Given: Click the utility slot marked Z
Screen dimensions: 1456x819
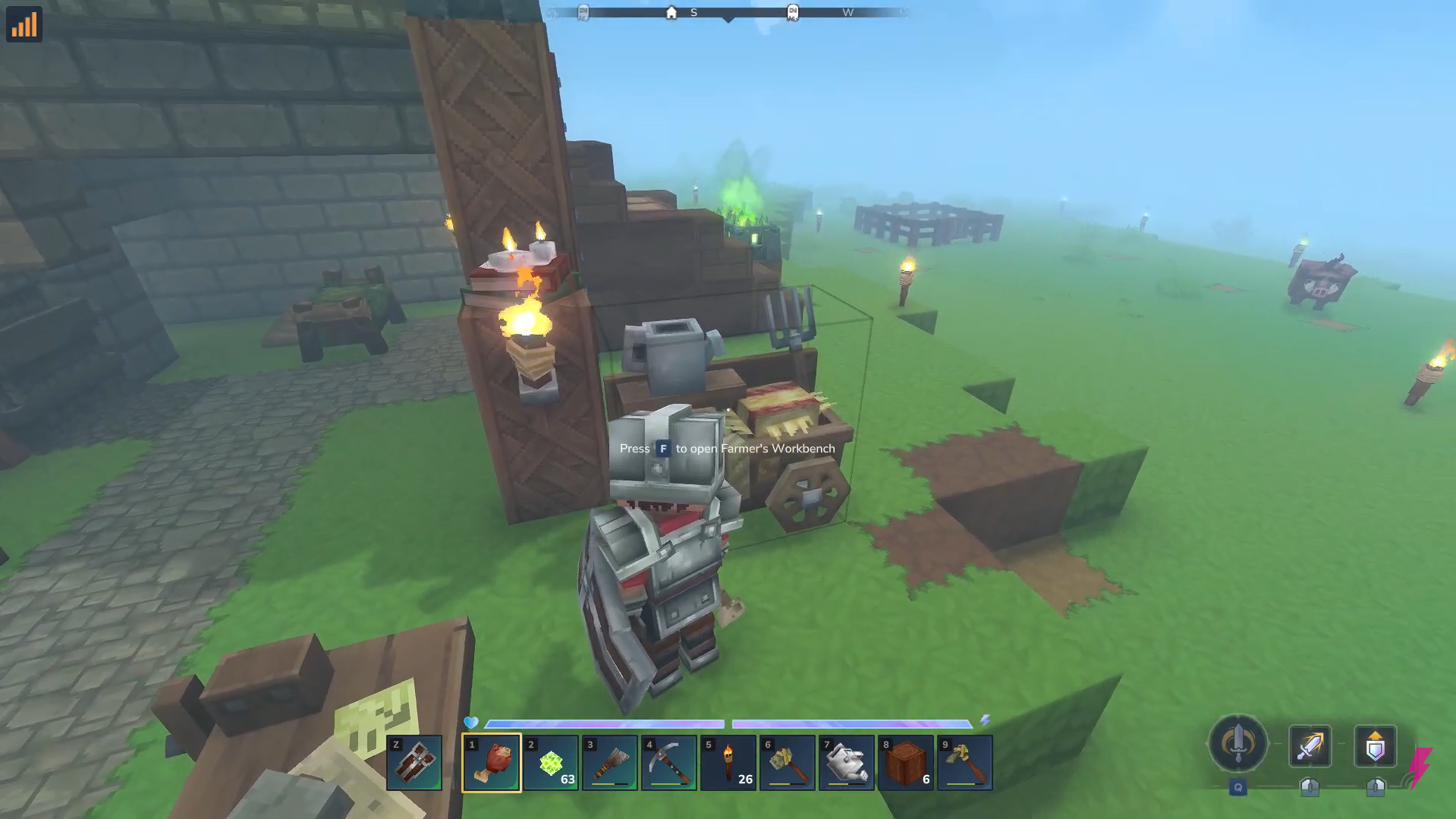Looking at the screenshot, I should [x=414, y=762].
